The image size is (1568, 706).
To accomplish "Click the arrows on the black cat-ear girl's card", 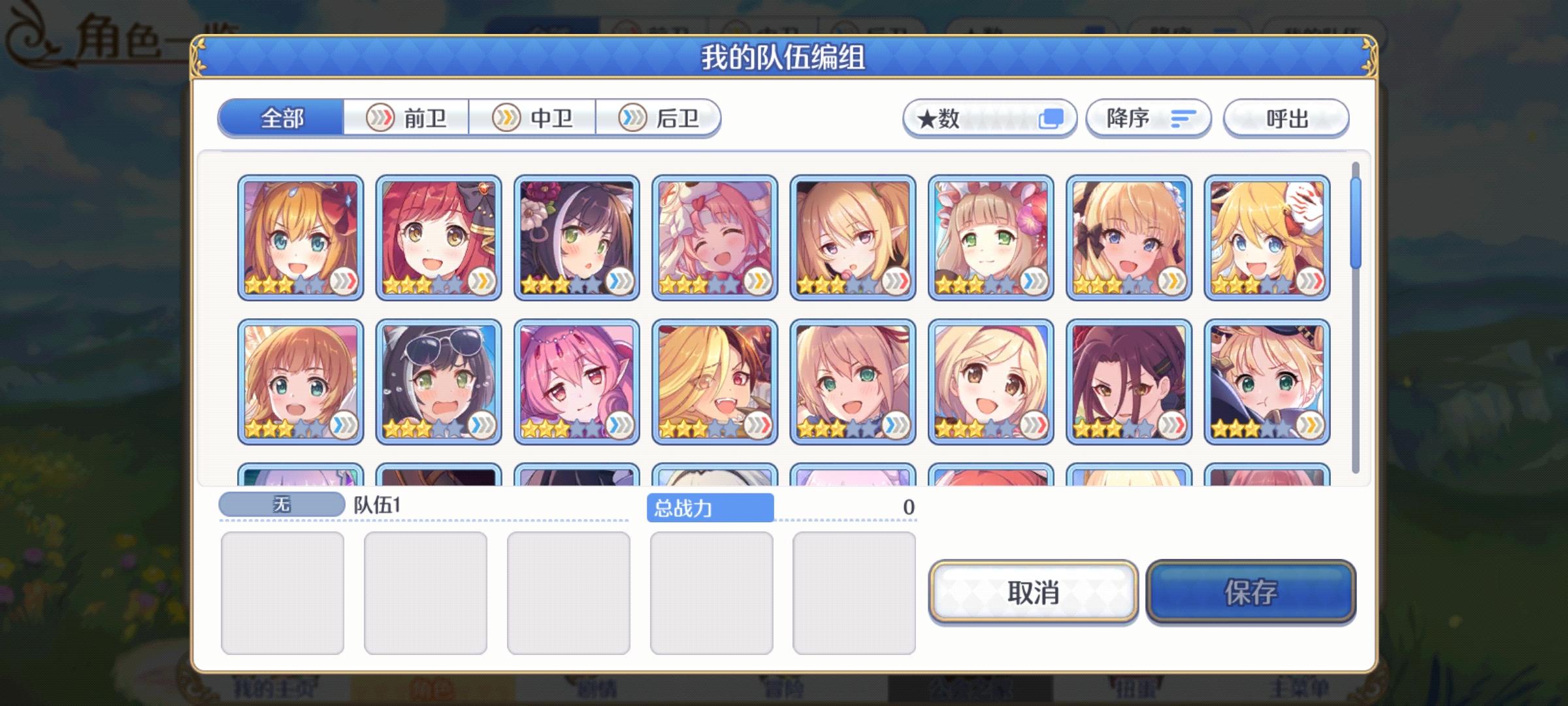I will 619,283.
